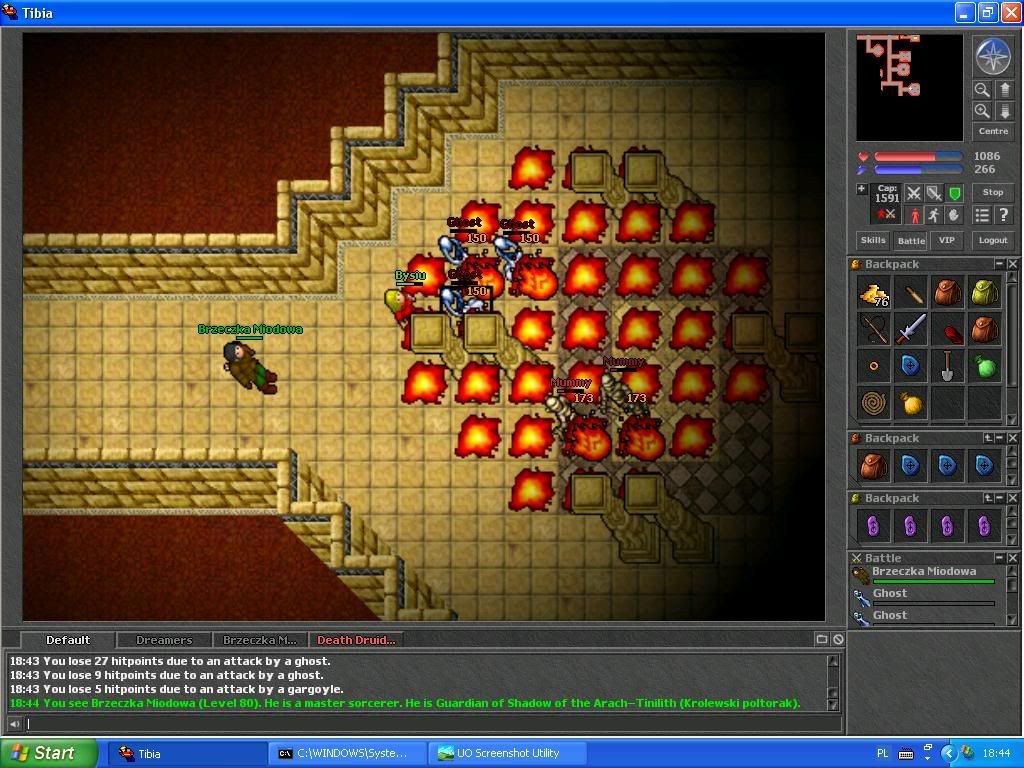This screenshot has height=768, width=1024.
Task: Target Brzeczka Miodowa in Battle list
Action: point(923,573)
